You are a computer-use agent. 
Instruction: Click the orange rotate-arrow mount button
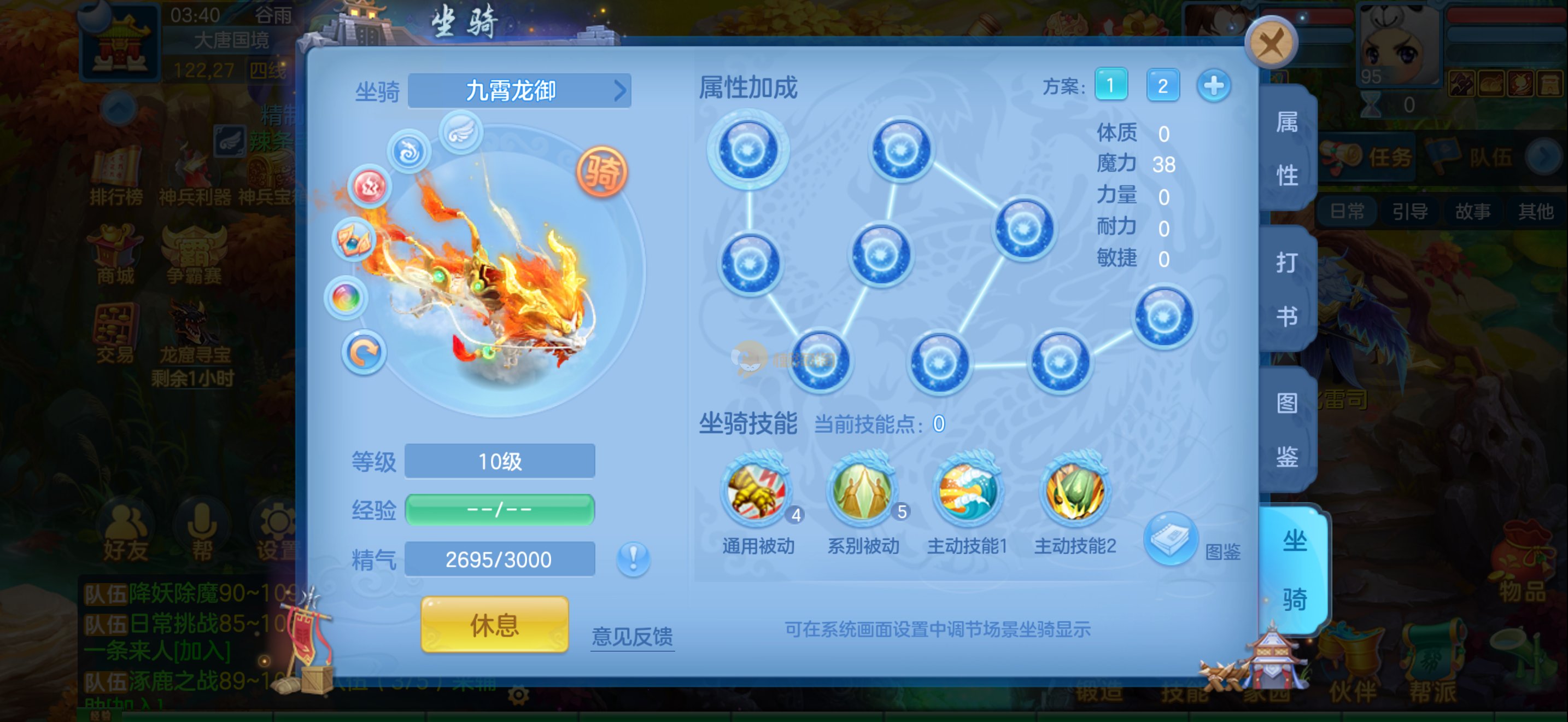pos(364,352)
